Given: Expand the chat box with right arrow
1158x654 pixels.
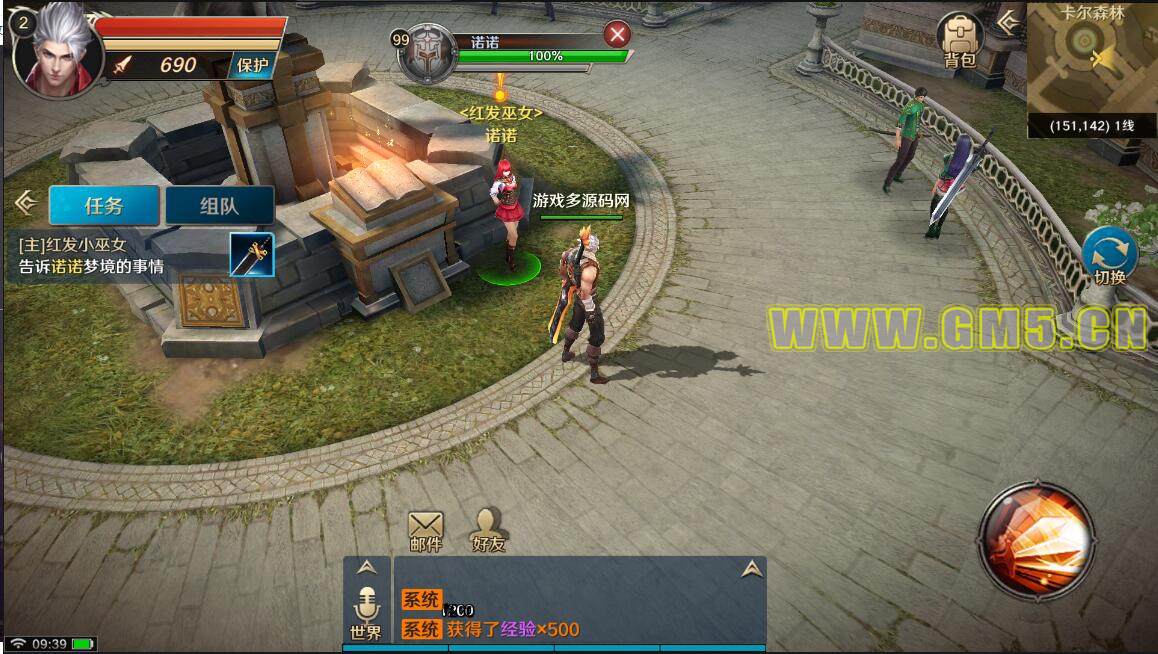Looking at the screenshot, I should tap(752, 569).
